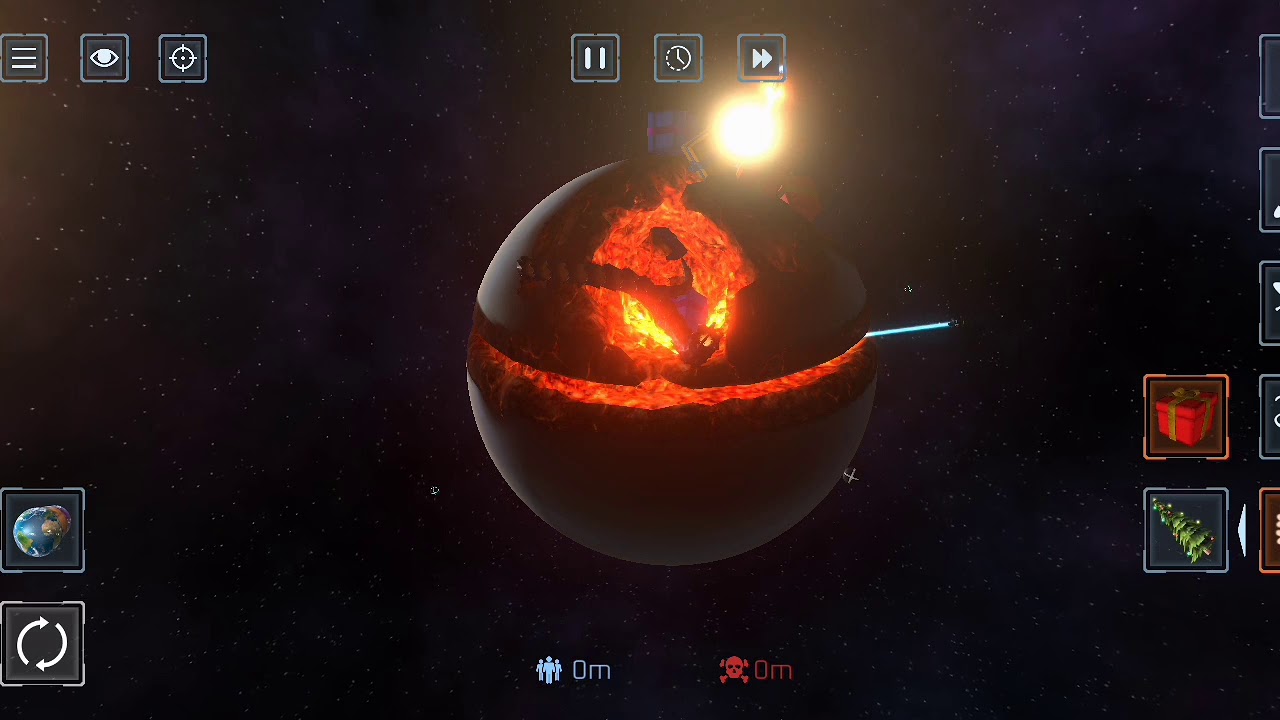The width and height of the screenshot is (1280, 720).
Task: Toggle the eye visibility button
Action: point(104,59)
